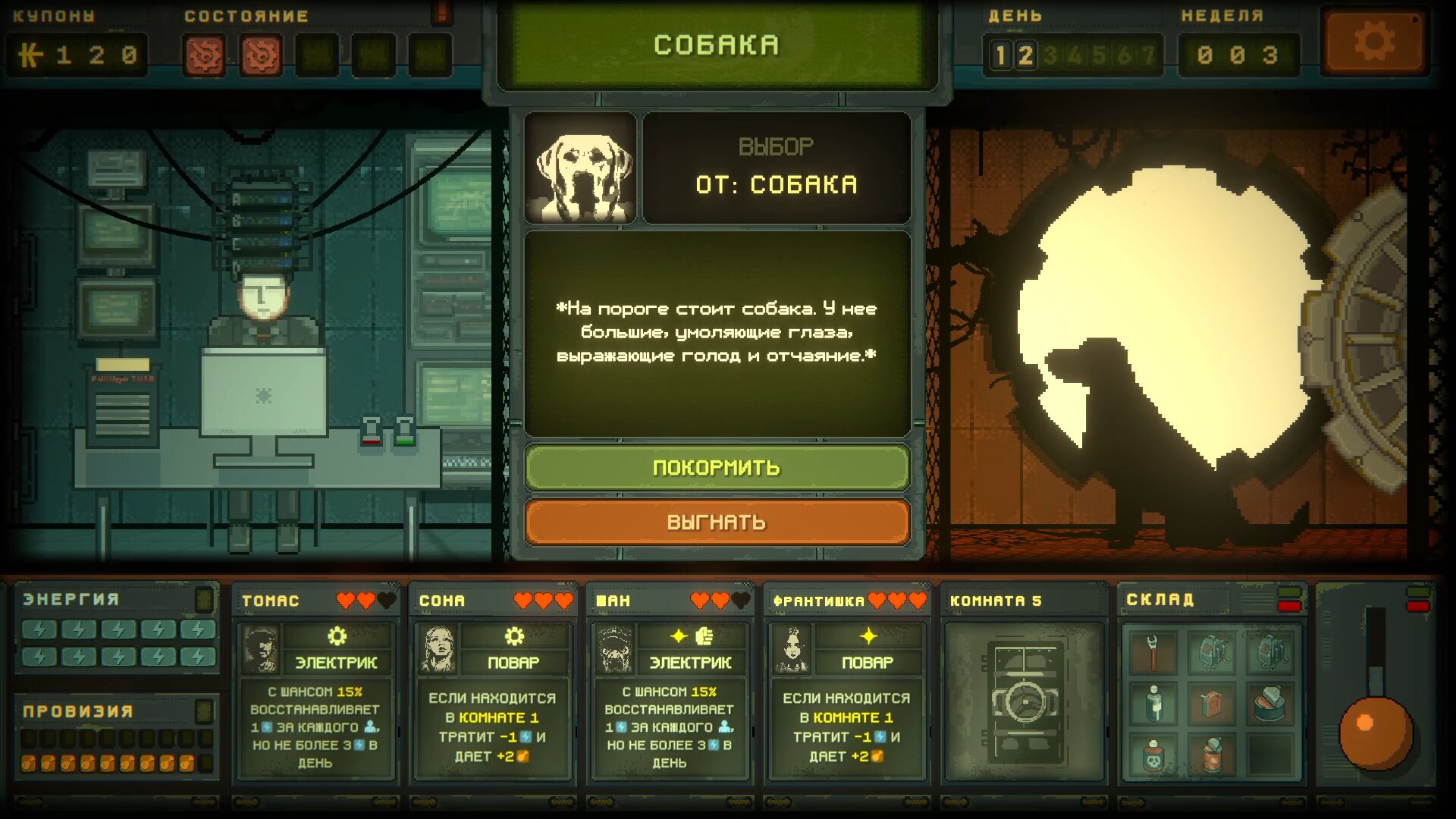Select Франтишка the cook card
This screenshot has height=819, width=1456.
point(846,682)
